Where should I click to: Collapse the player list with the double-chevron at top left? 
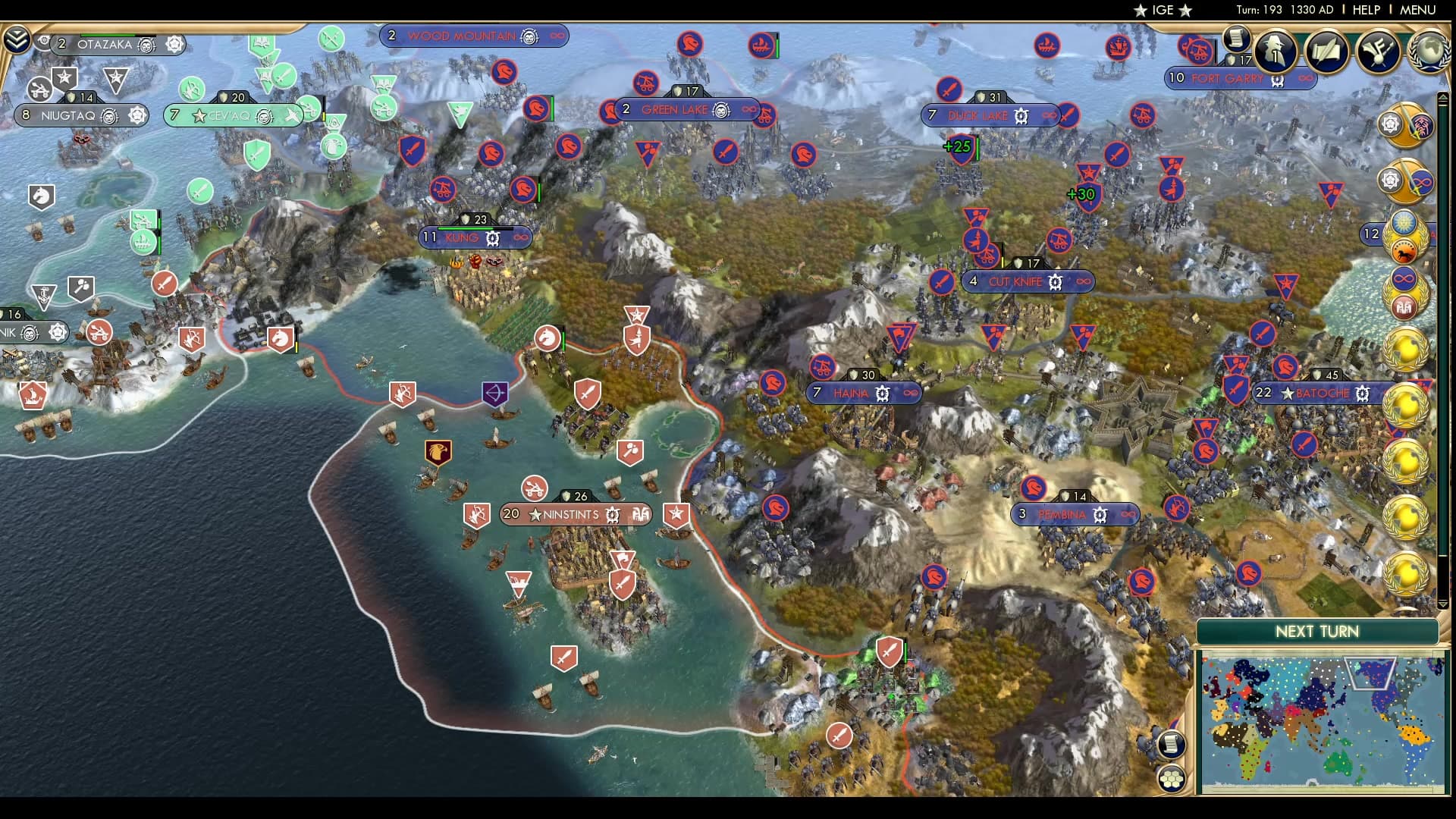(17, 37)
